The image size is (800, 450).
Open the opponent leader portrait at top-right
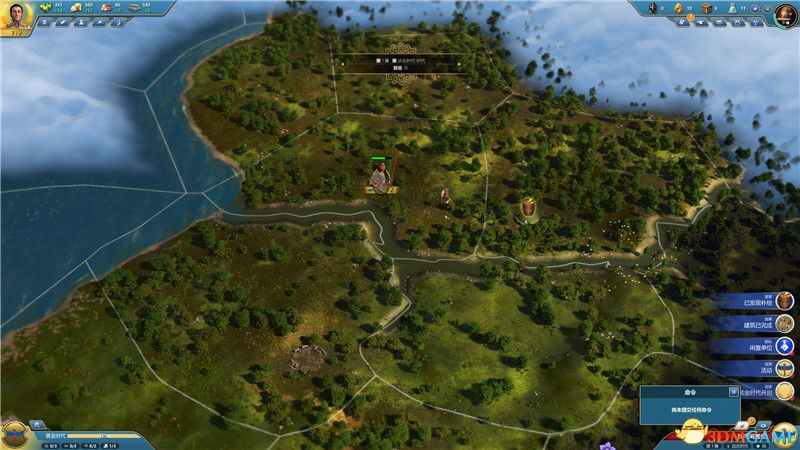coord(785,15)
